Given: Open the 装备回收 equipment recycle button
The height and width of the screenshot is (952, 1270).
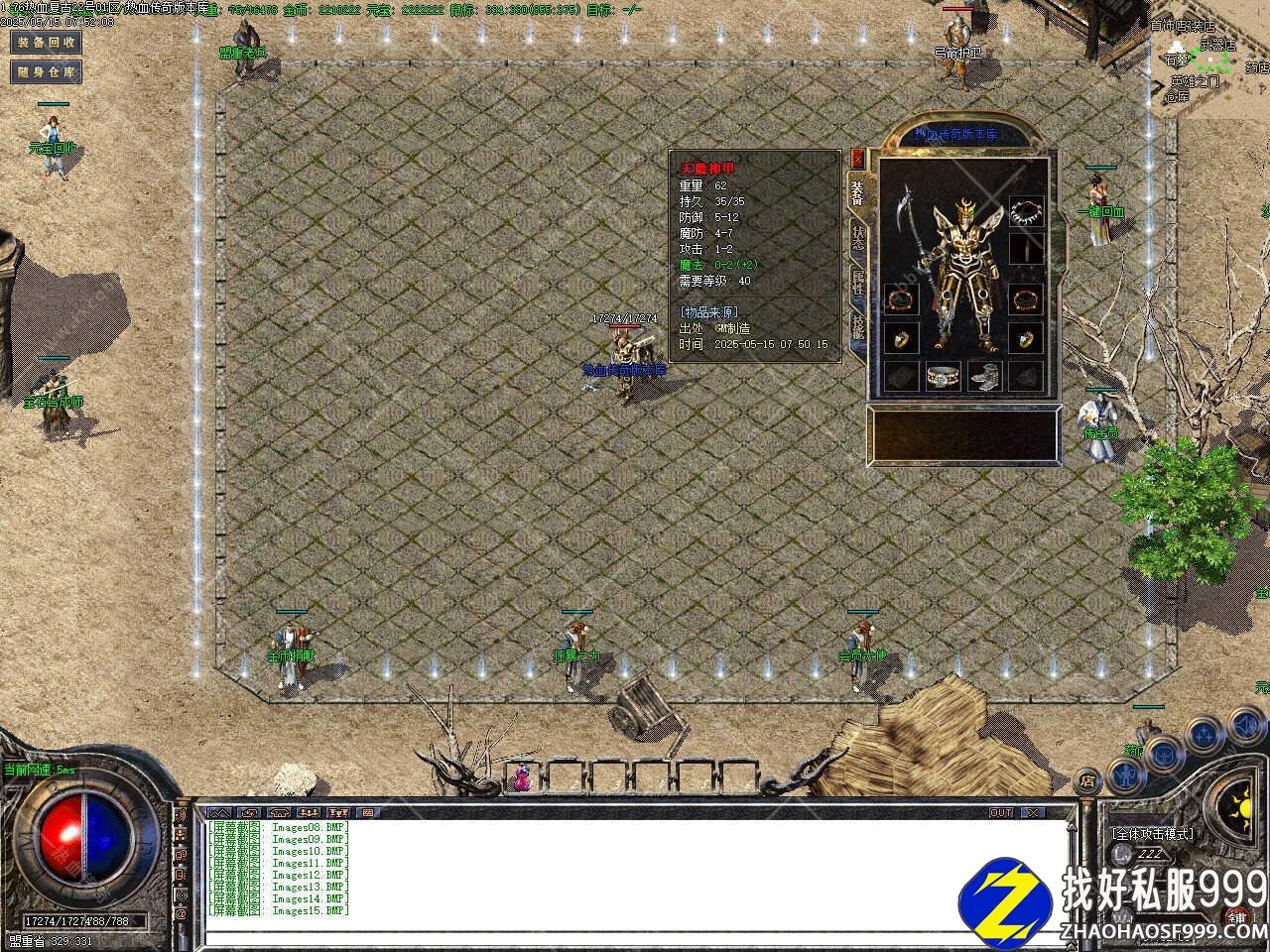Looking at the screenshot, I should click(46, 43).
